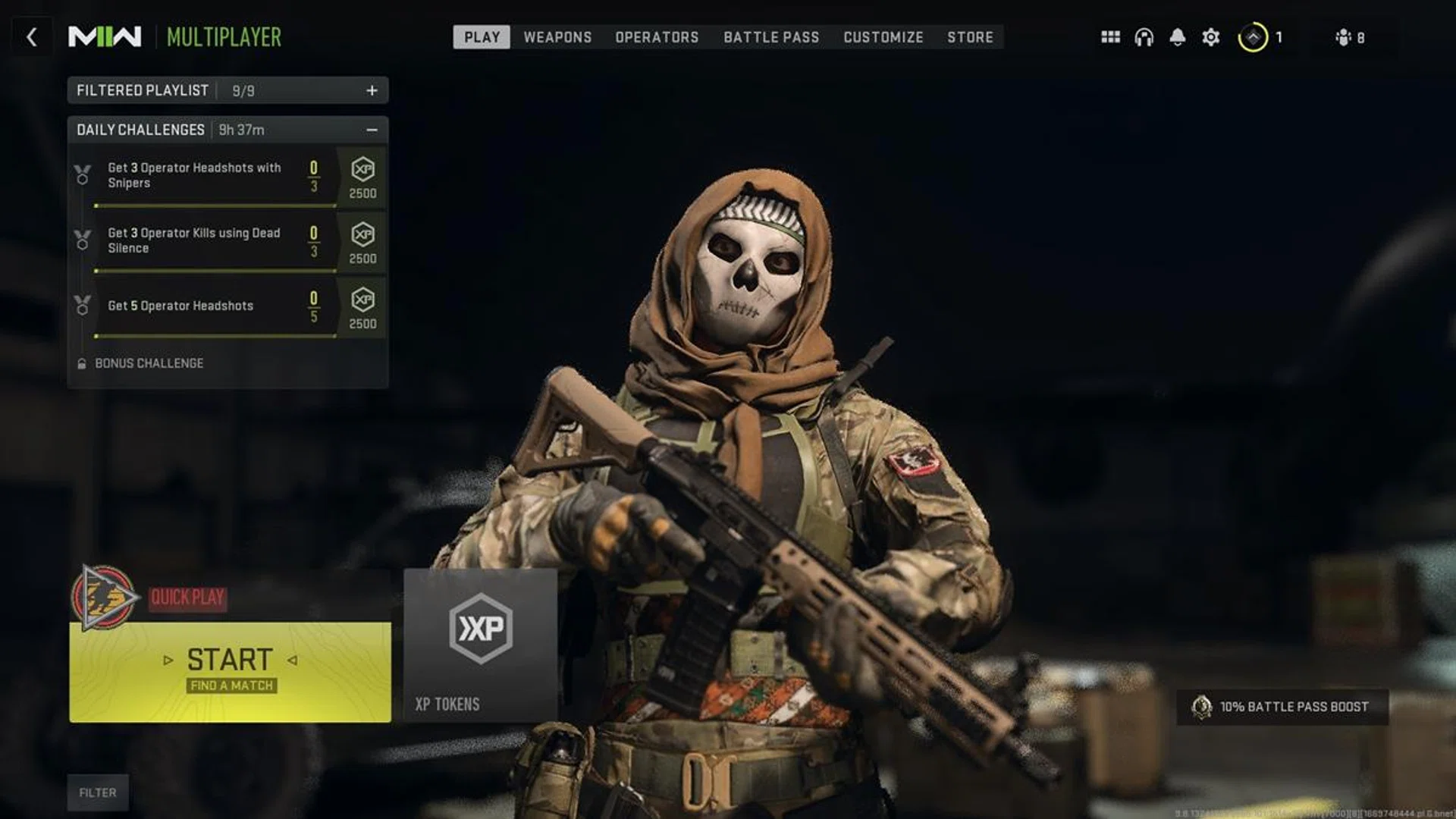Show notifications via the bell icon

[1177, 37]
